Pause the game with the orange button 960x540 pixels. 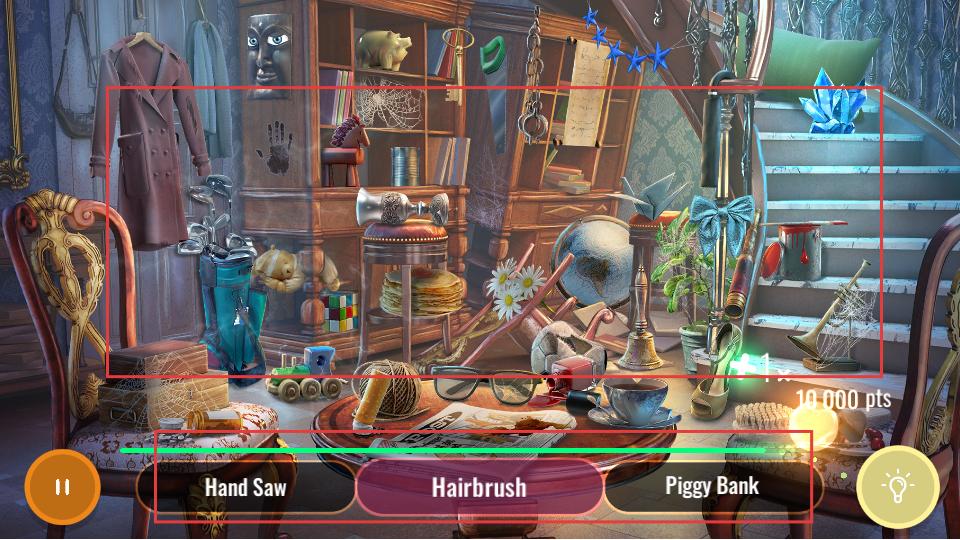point(62,488)
